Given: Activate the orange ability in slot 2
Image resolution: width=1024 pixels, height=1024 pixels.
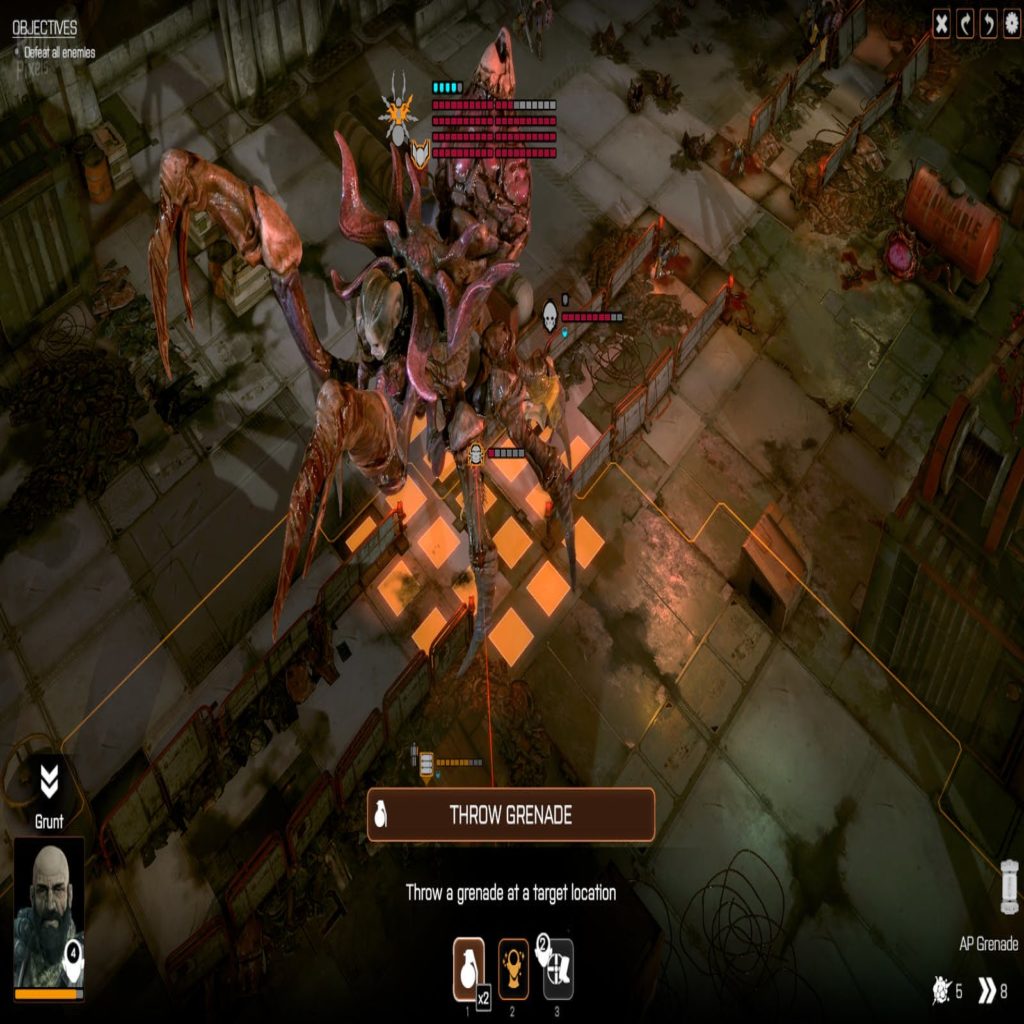Looking at the screenshot, I should 513,968.
